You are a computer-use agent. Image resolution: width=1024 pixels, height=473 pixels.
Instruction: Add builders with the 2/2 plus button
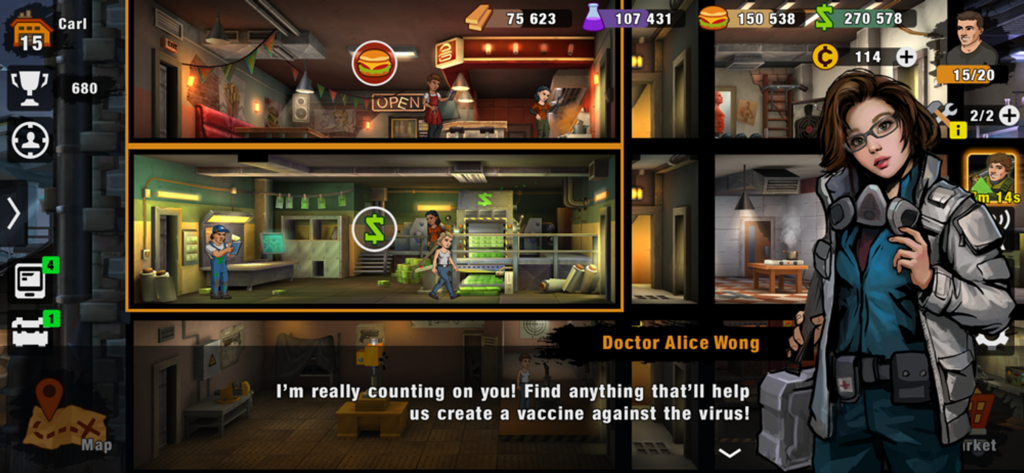click(x=1008, y=116)
